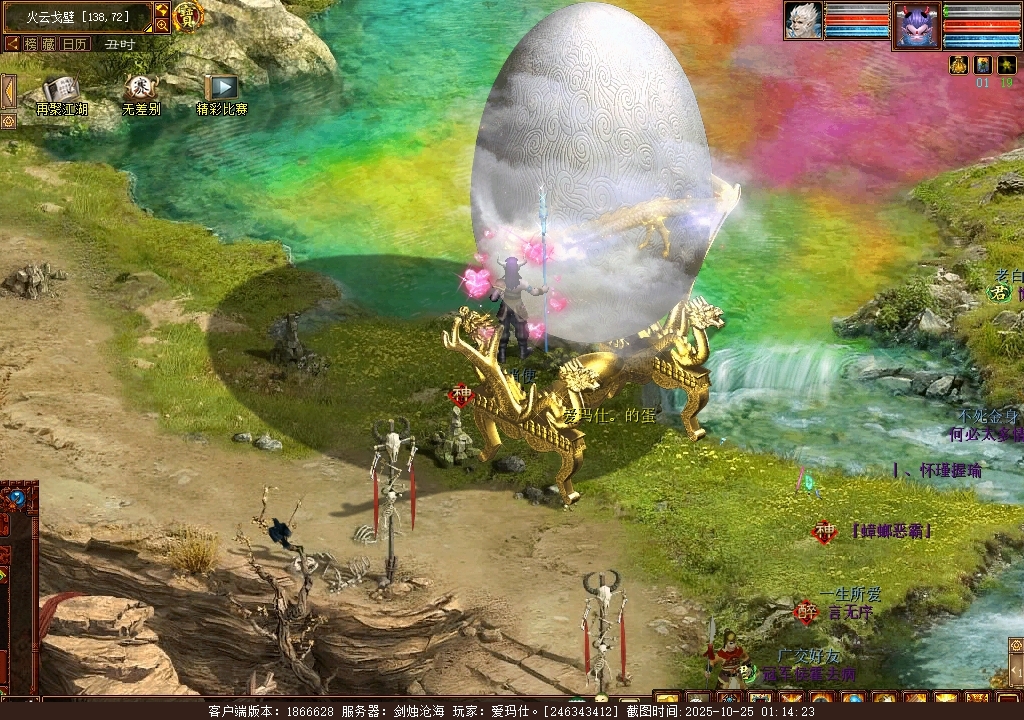Click the magnifier search button by the map name
The width and height of the screenshot is (1024, 720).
coord(162,25)
